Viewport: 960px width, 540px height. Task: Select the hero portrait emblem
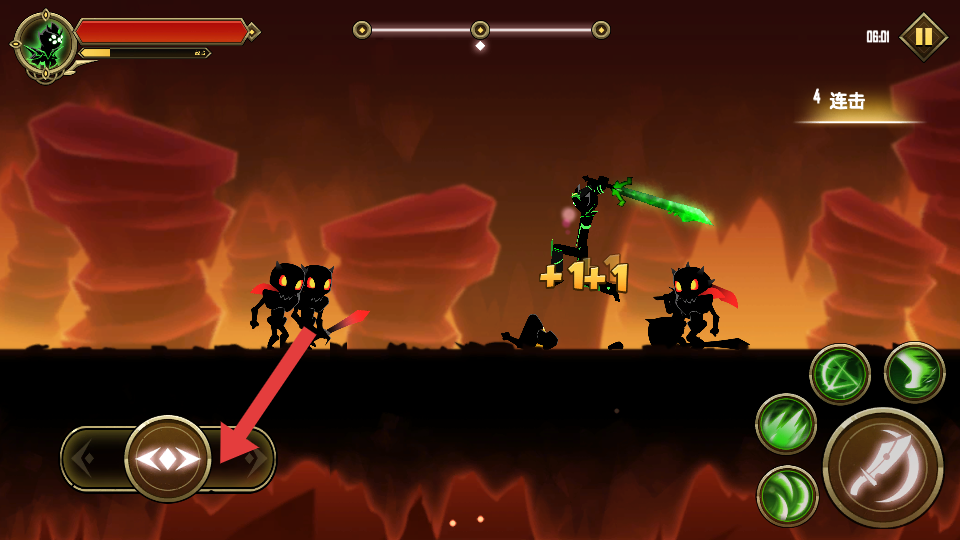coord(46,43)
